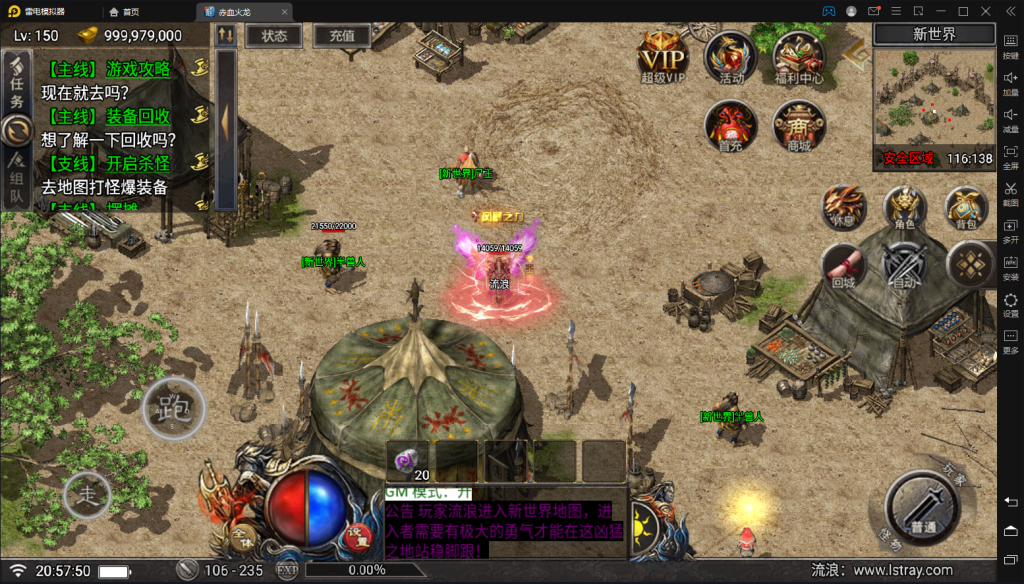Open the 福利中心 welfare center
This screenshot has width=1024, height=584.
pos(798,57)
